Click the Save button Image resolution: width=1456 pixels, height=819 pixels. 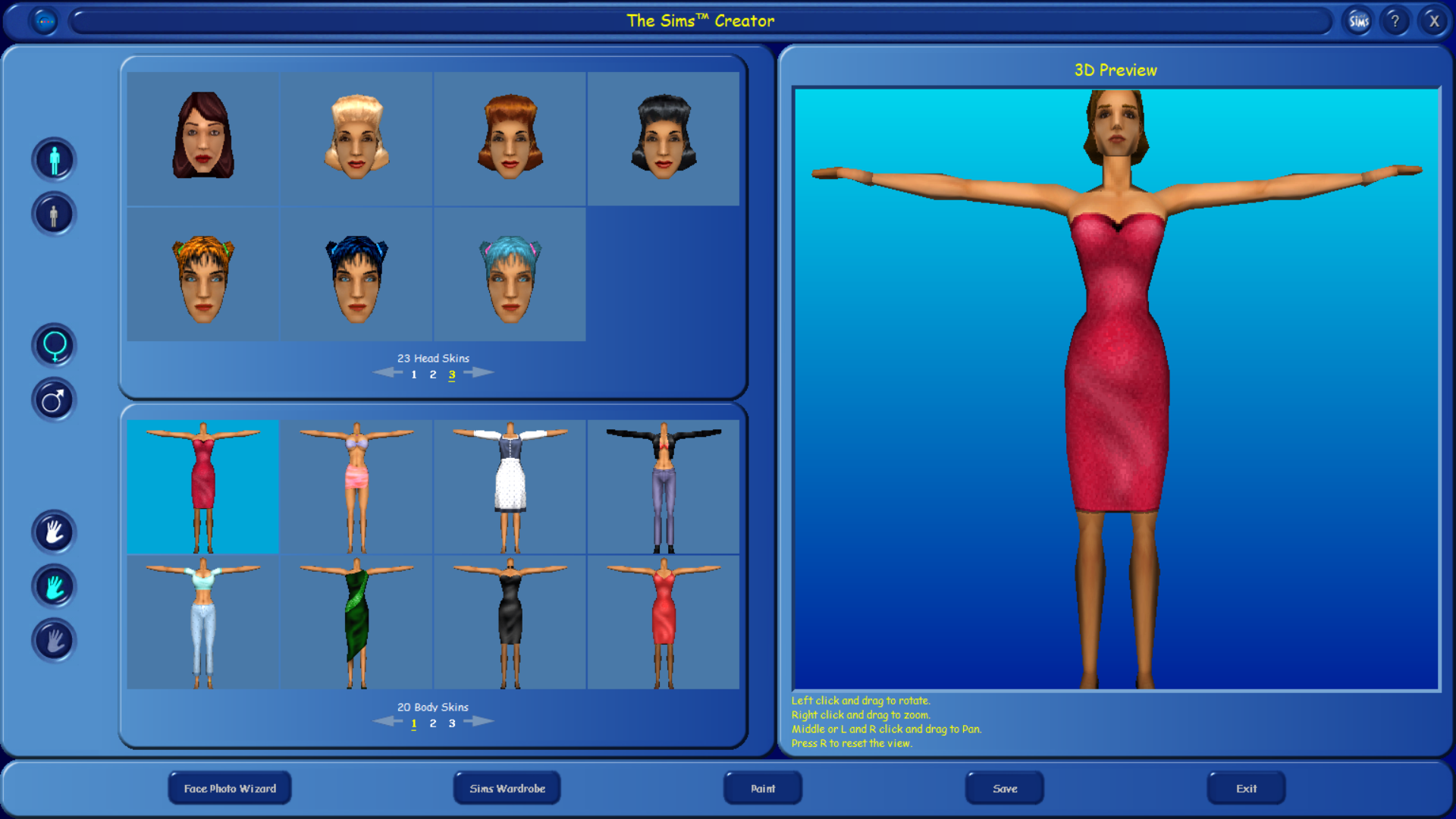click(1004, 788)
